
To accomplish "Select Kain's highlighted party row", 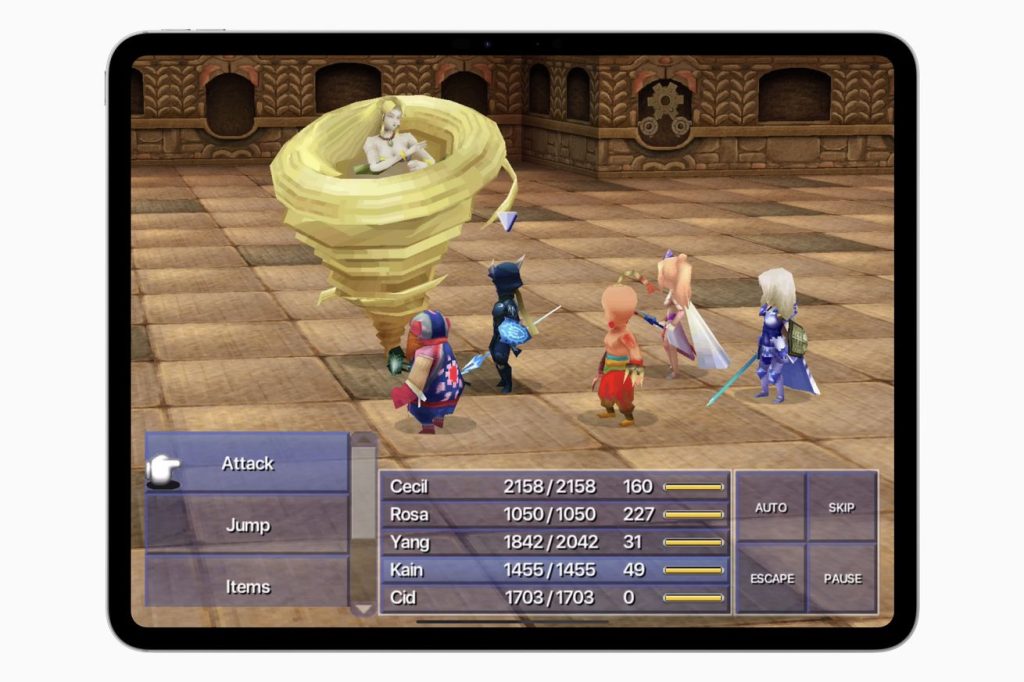I will point(555,570).
